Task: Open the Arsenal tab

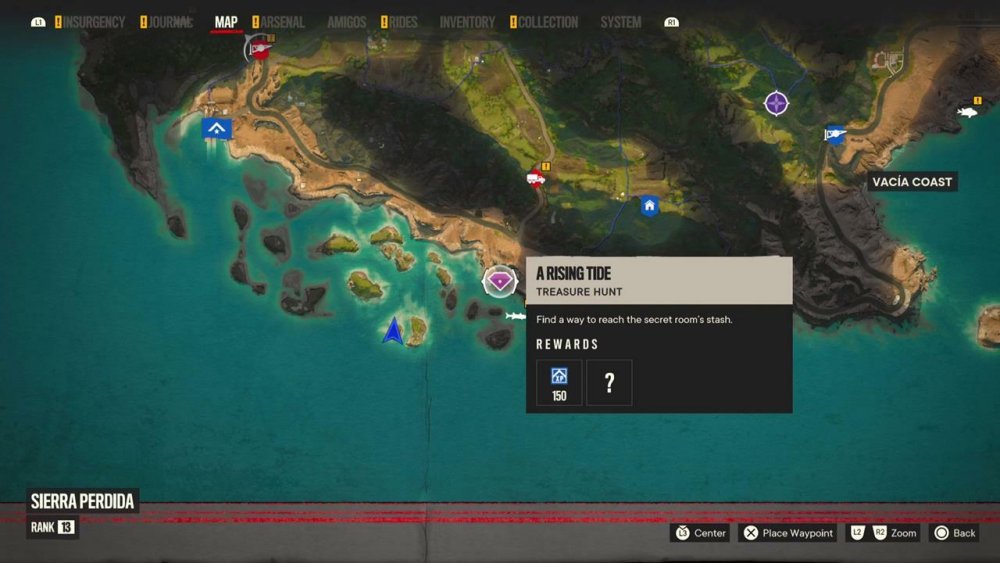Action: pyautogui.click(x=282, y=22)
